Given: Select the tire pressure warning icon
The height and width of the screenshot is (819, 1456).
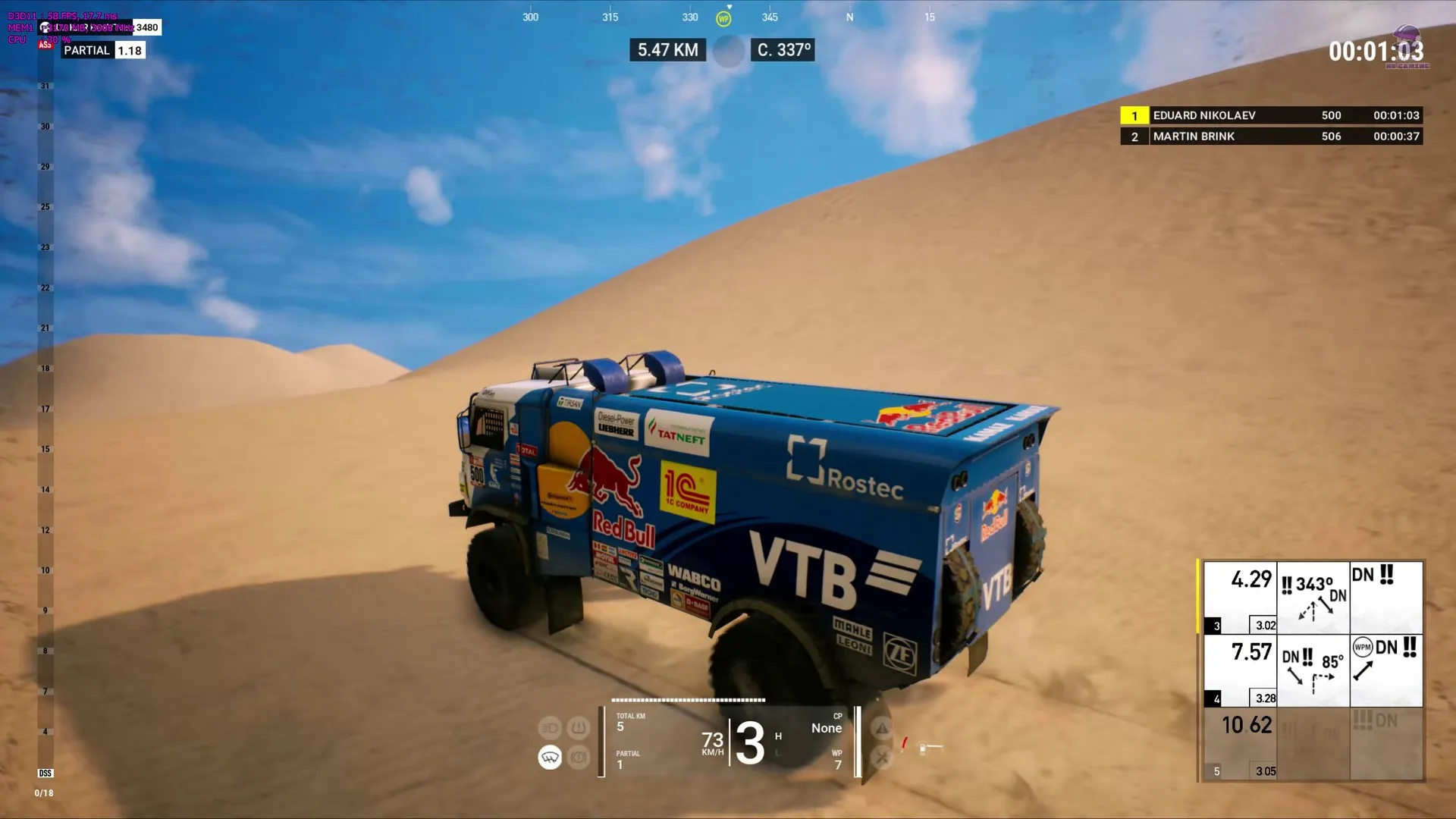Looking at the screenshot, I should click(579, 729).
